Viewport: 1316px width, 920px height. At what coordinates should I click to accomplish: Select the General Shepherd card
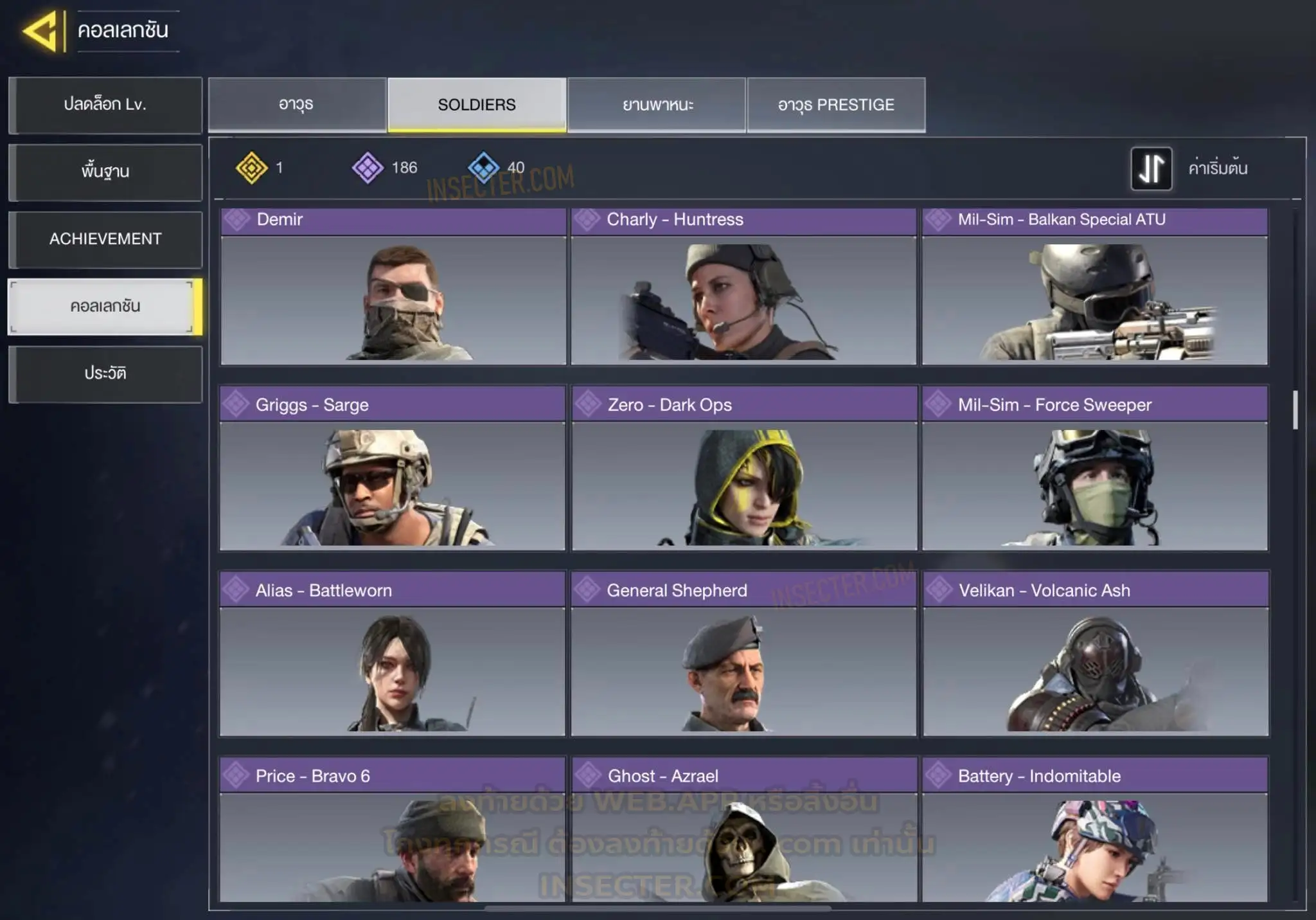(x=743, y=654)
